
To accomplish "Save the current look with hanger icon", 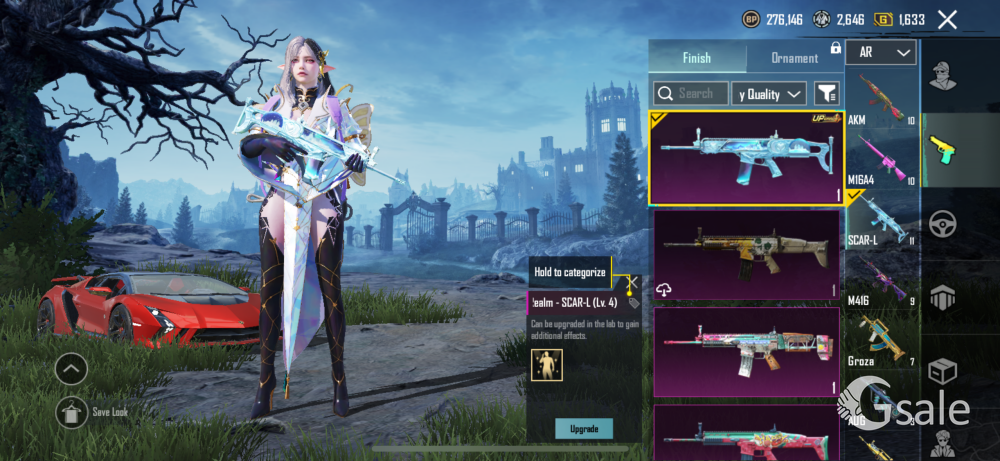I will (71, 411).
